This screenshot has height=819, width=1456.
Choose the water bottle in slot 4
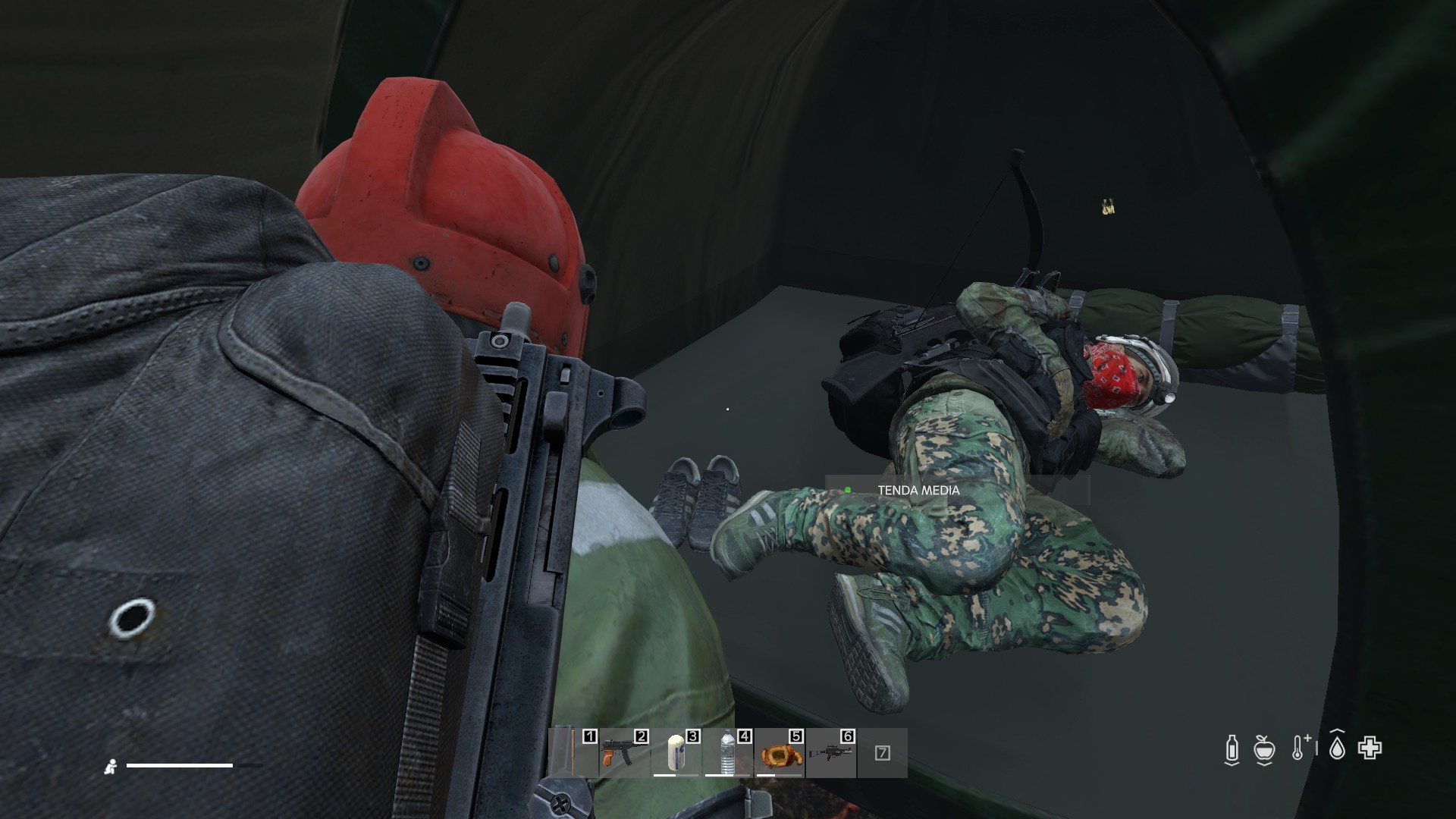point(726,753)
